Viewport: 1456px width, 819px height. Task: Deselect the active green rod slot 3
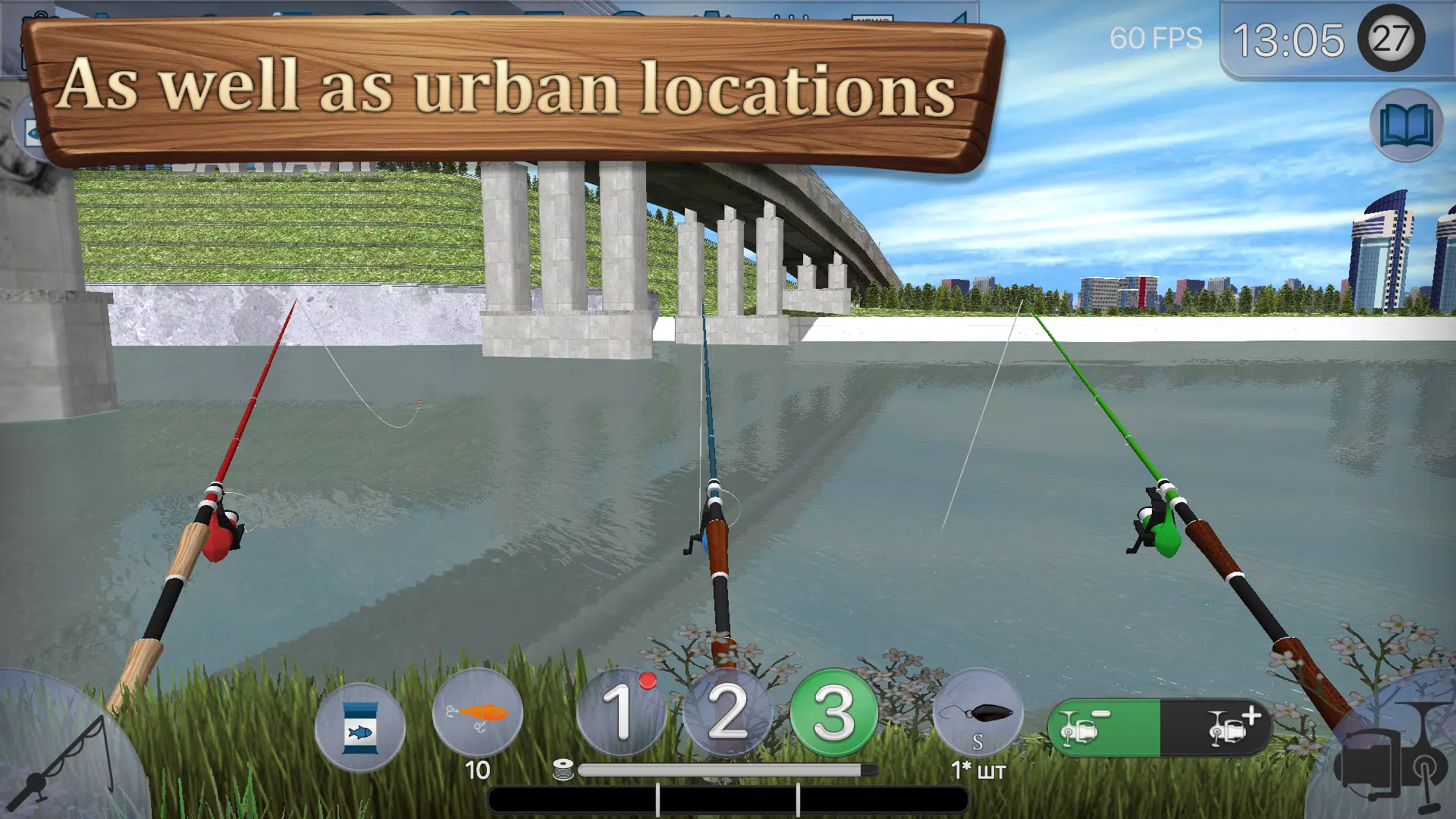832,714
